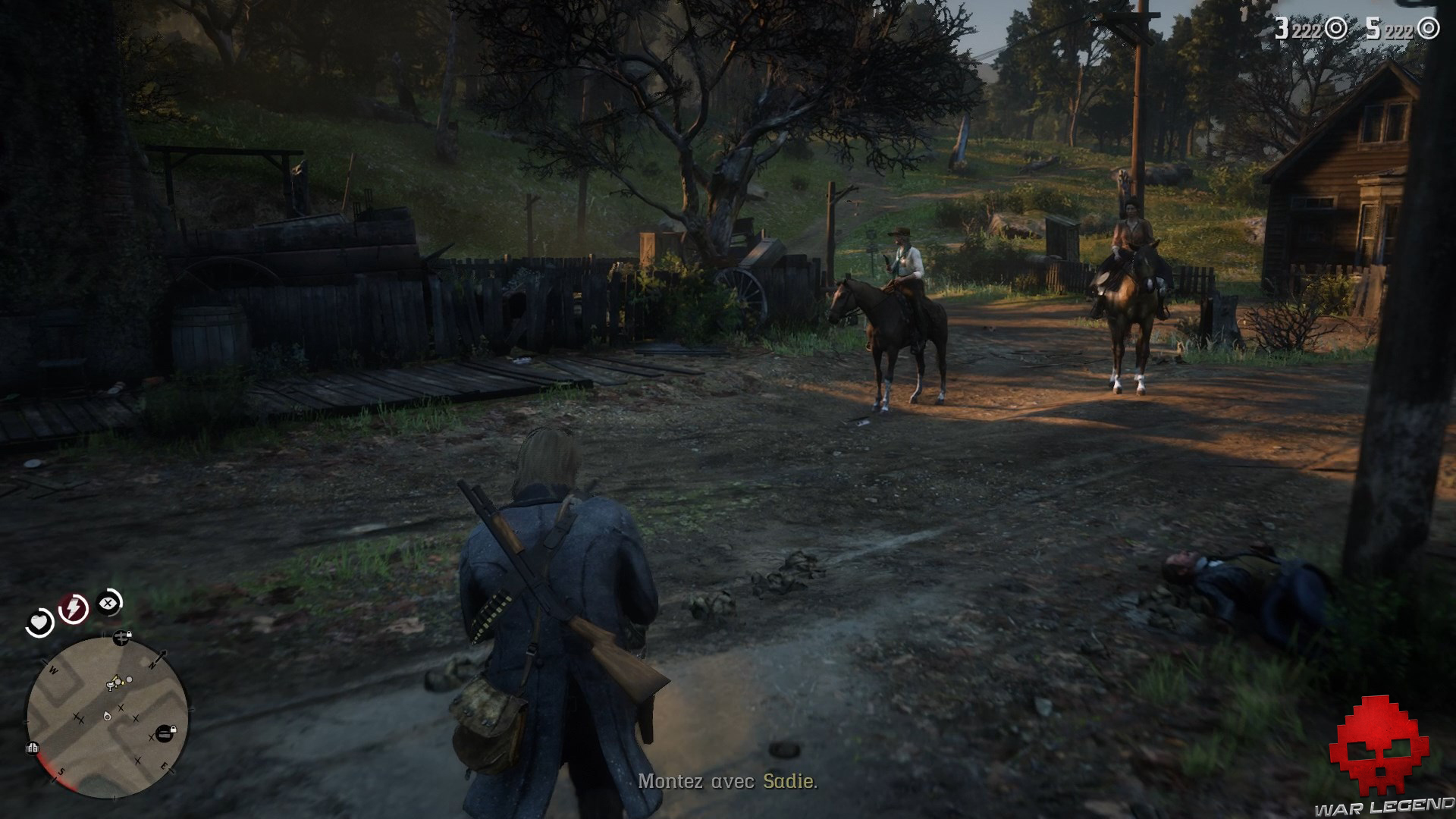1456x819 pixels.
Task: Toggle the padlock on the fence marker
Action: [129, 634]
